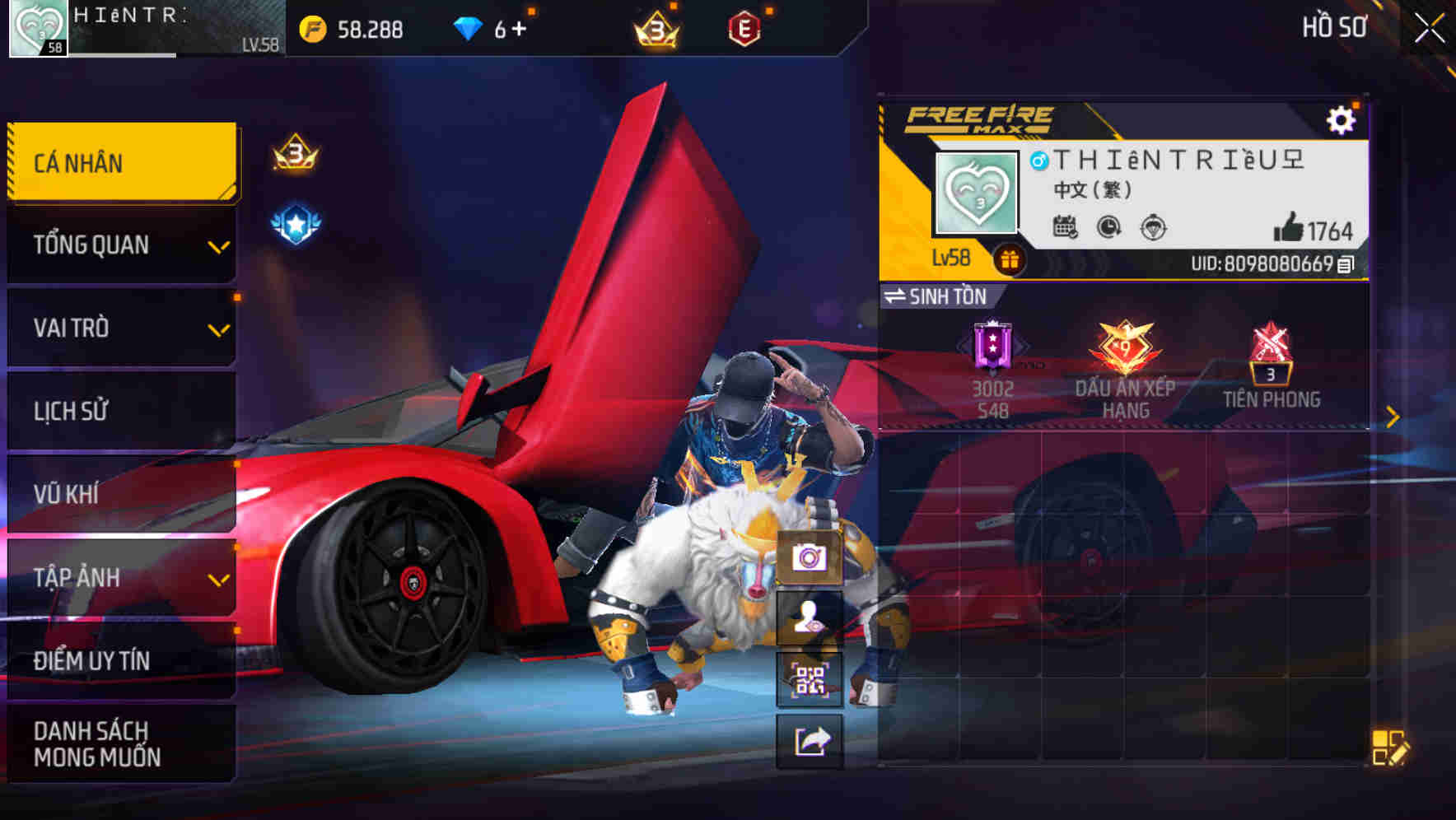This screenshot has width=1456, height=820.
Task: Collapse the TẬP ẢNH section chevron
Action: pyautogui.click(x=218, y=578)
